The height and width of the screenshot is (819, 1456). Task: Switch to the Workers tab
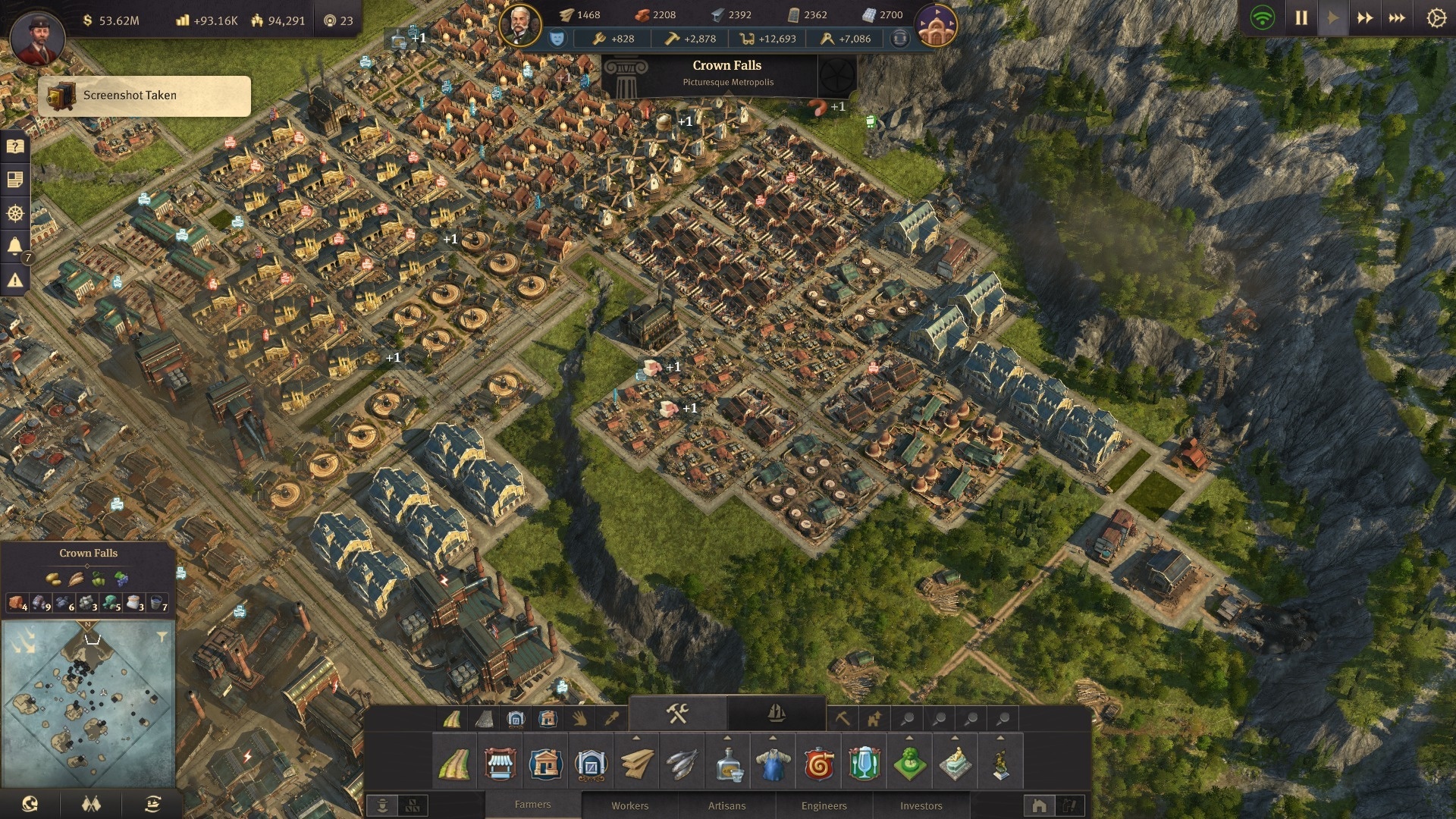(x=629, y=805)
